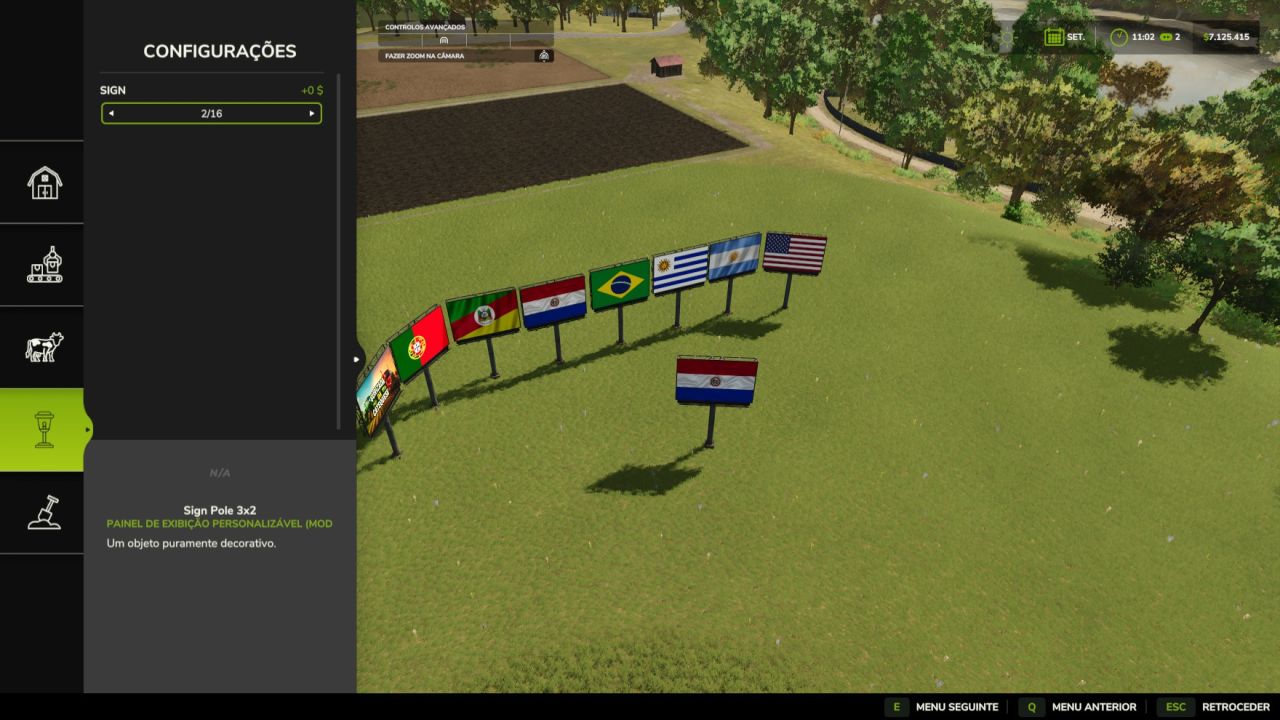The image size is (1280, 720).
Task: Click the PAINEL DE EXIBIÇÃO PERSONALIZÁVEL label
Action: pyautogui.click(x=220, y=522)
